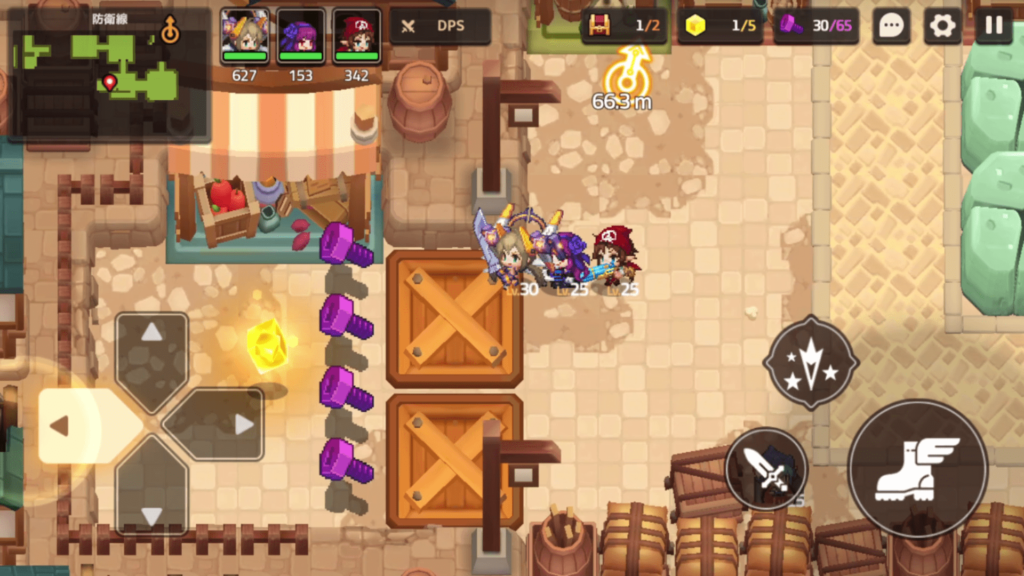Select the purple-haired hero portrait
The width and height of the screenshot is (1024, 576).
300,35
